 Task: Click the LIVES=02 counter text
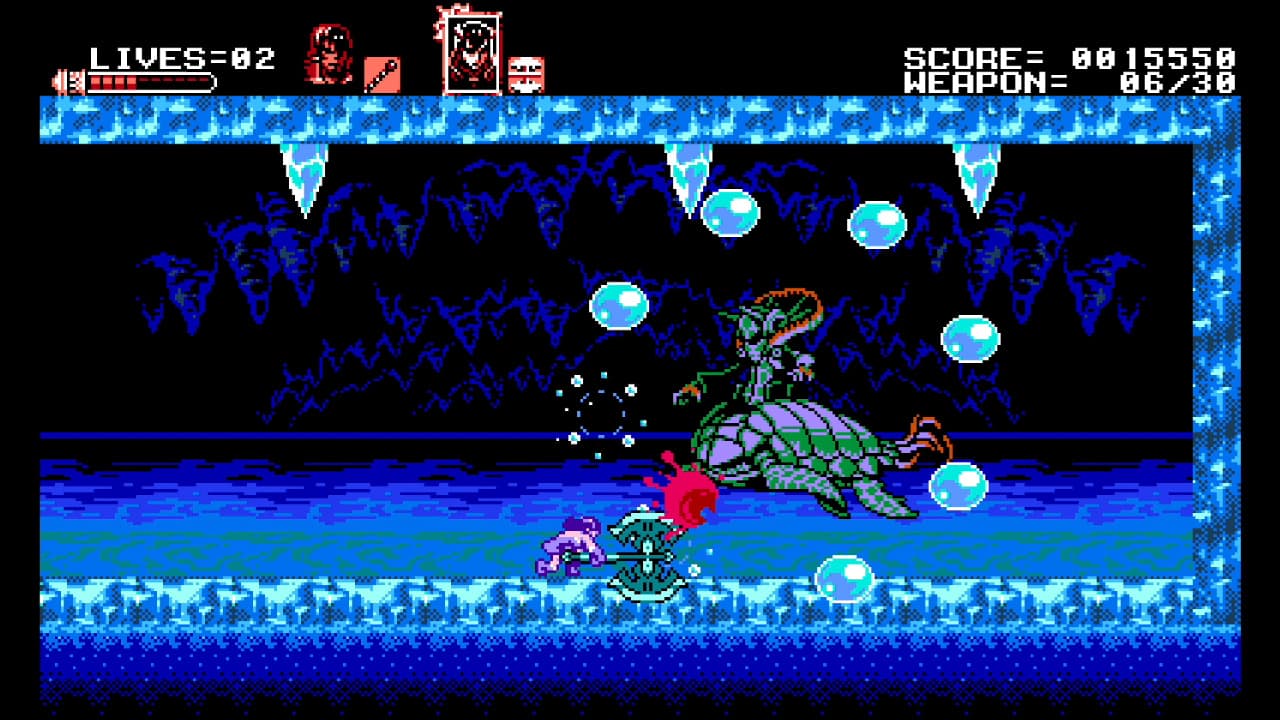tap(180, 56)
